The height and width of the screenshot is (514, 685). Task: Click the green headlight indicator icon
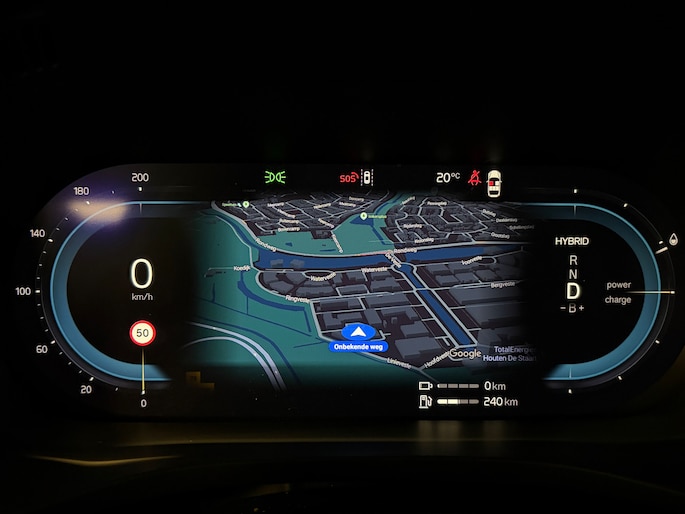(x=274, y=178)
